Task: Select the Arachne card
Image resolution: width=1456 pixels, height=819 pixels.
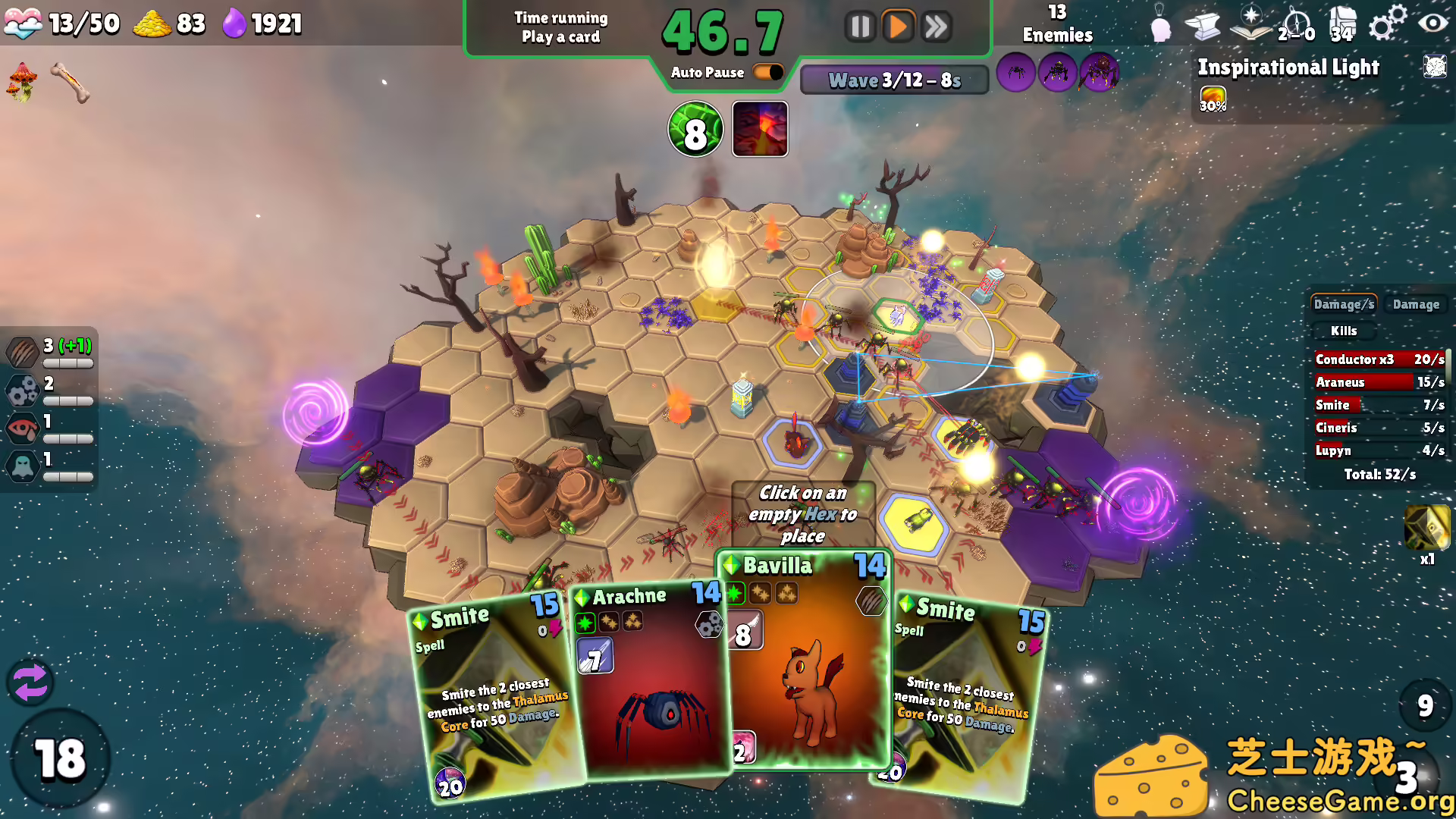Action: (651, 682)
